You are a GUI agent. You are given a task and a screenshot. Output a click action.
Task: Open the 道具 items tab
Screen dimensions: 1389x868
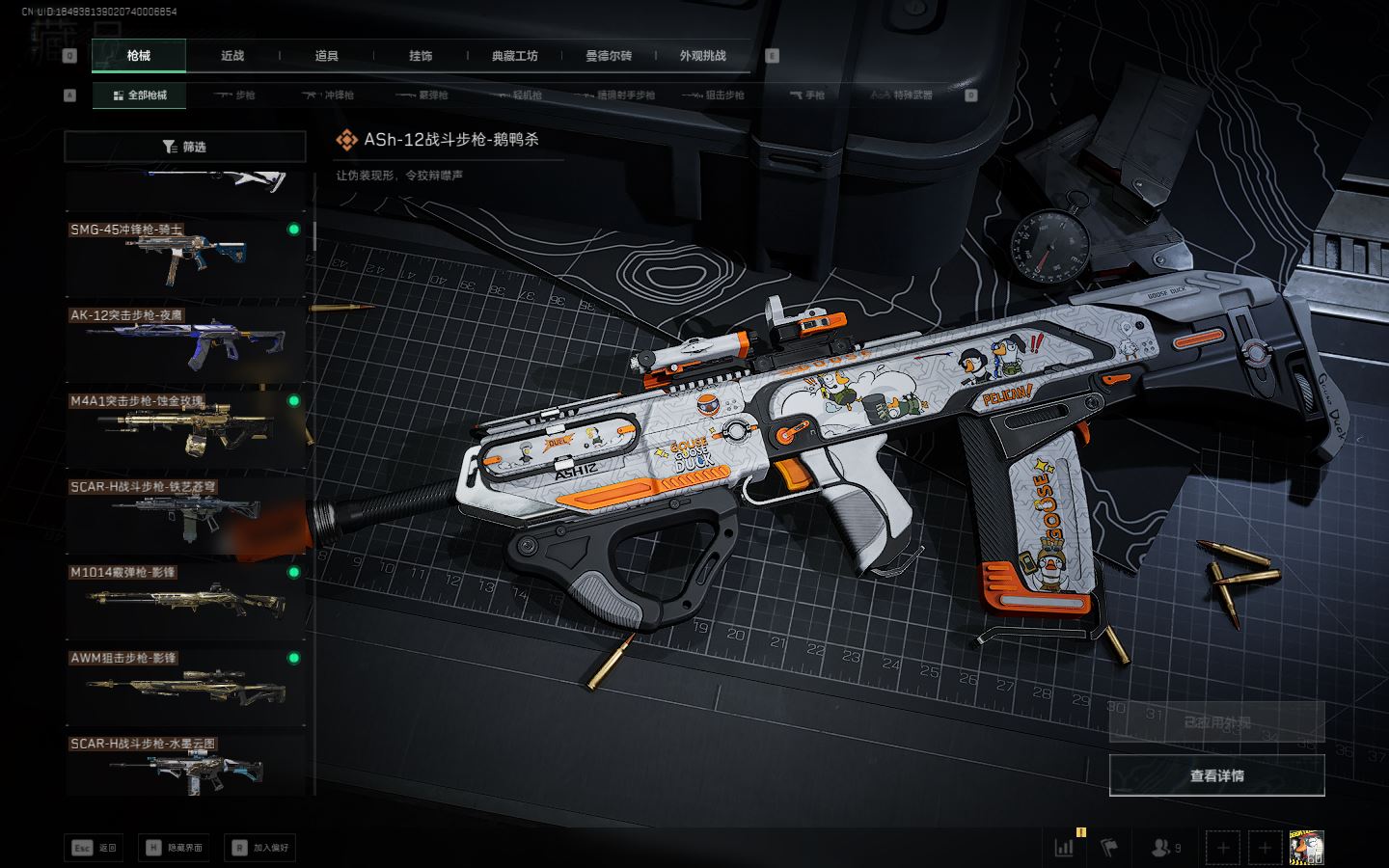coord(327,56)
